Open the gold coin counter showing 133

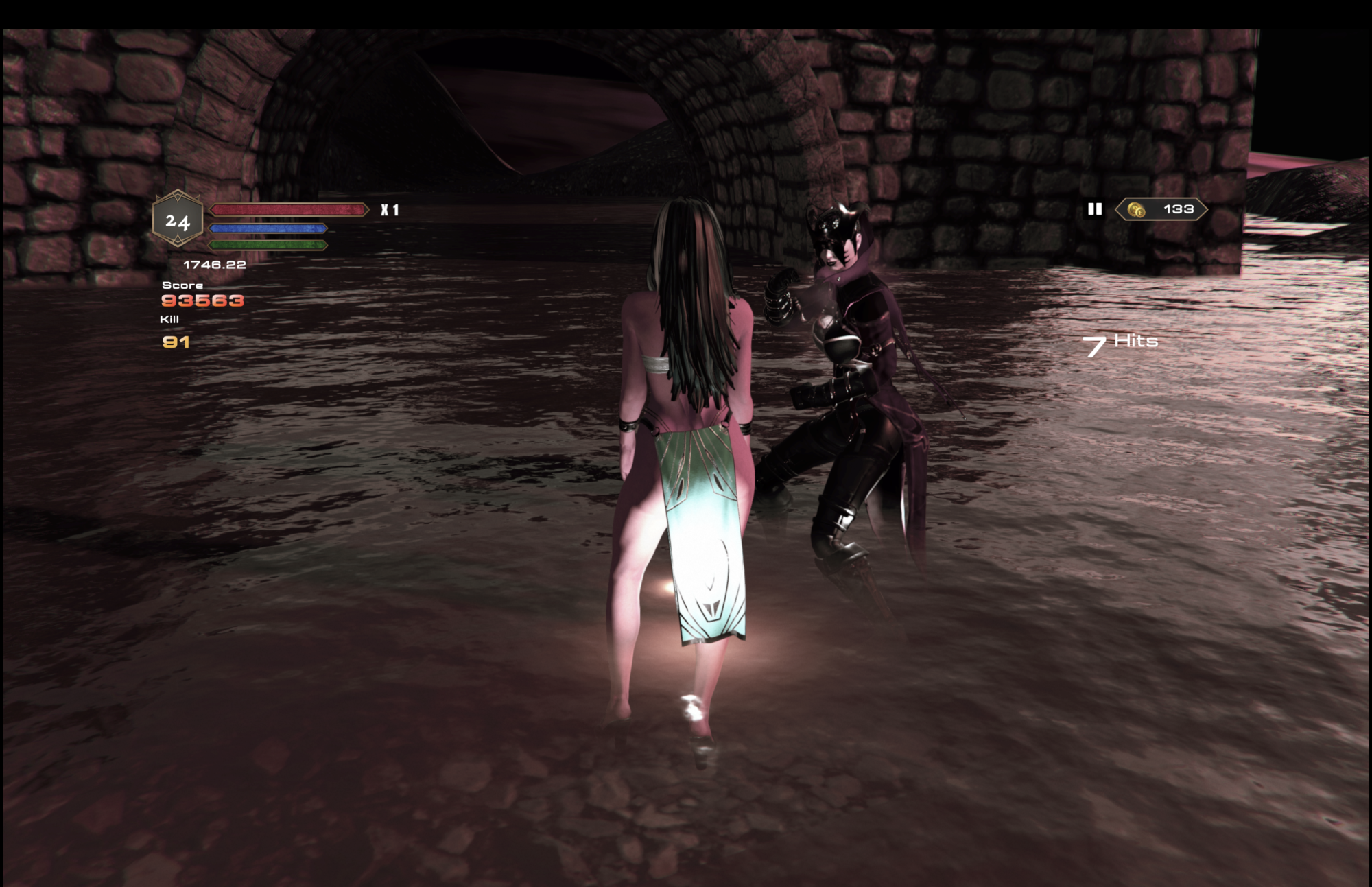pos(1161,209)
